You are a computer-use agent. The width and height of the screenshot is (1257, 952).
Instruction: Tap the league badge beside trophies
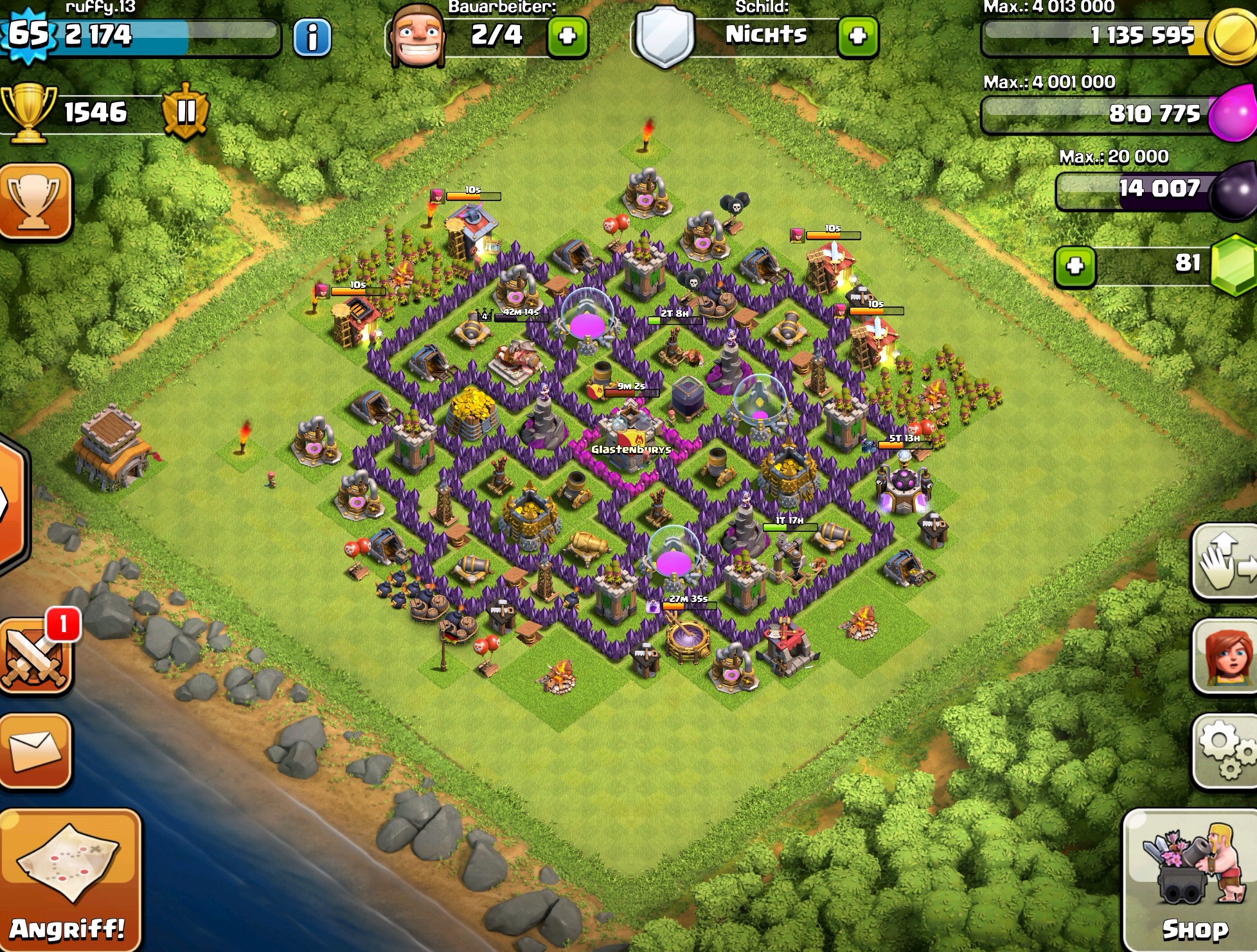tap(186, 112)
